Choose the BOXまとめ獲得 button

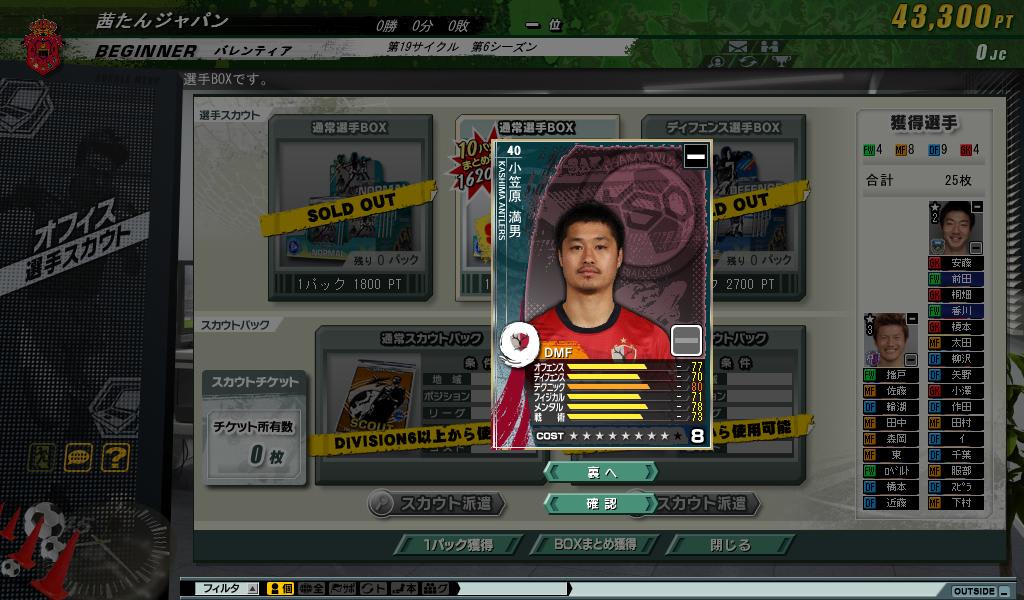(595, 545)
